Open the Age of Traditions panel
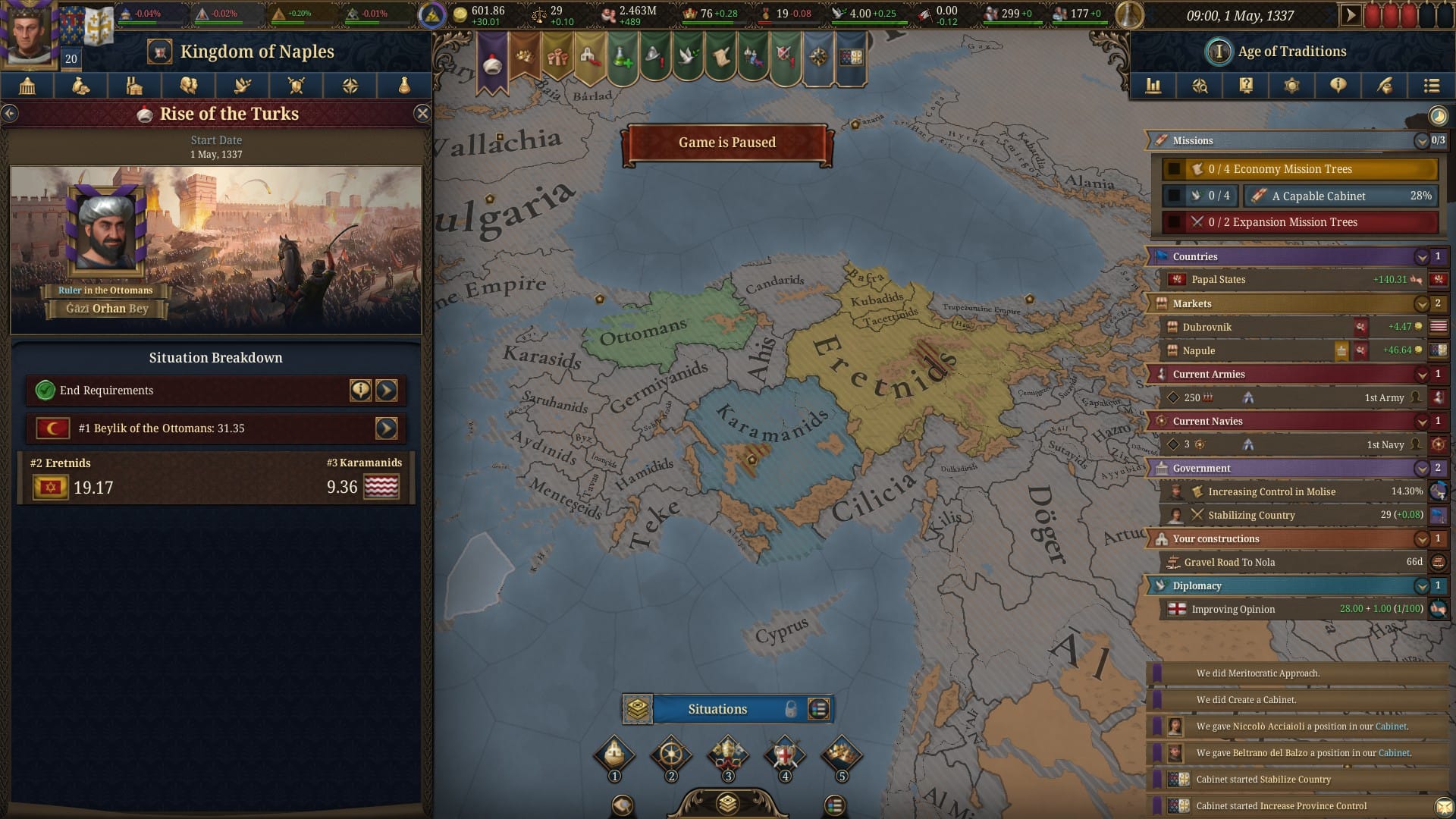 point(1291,52)
